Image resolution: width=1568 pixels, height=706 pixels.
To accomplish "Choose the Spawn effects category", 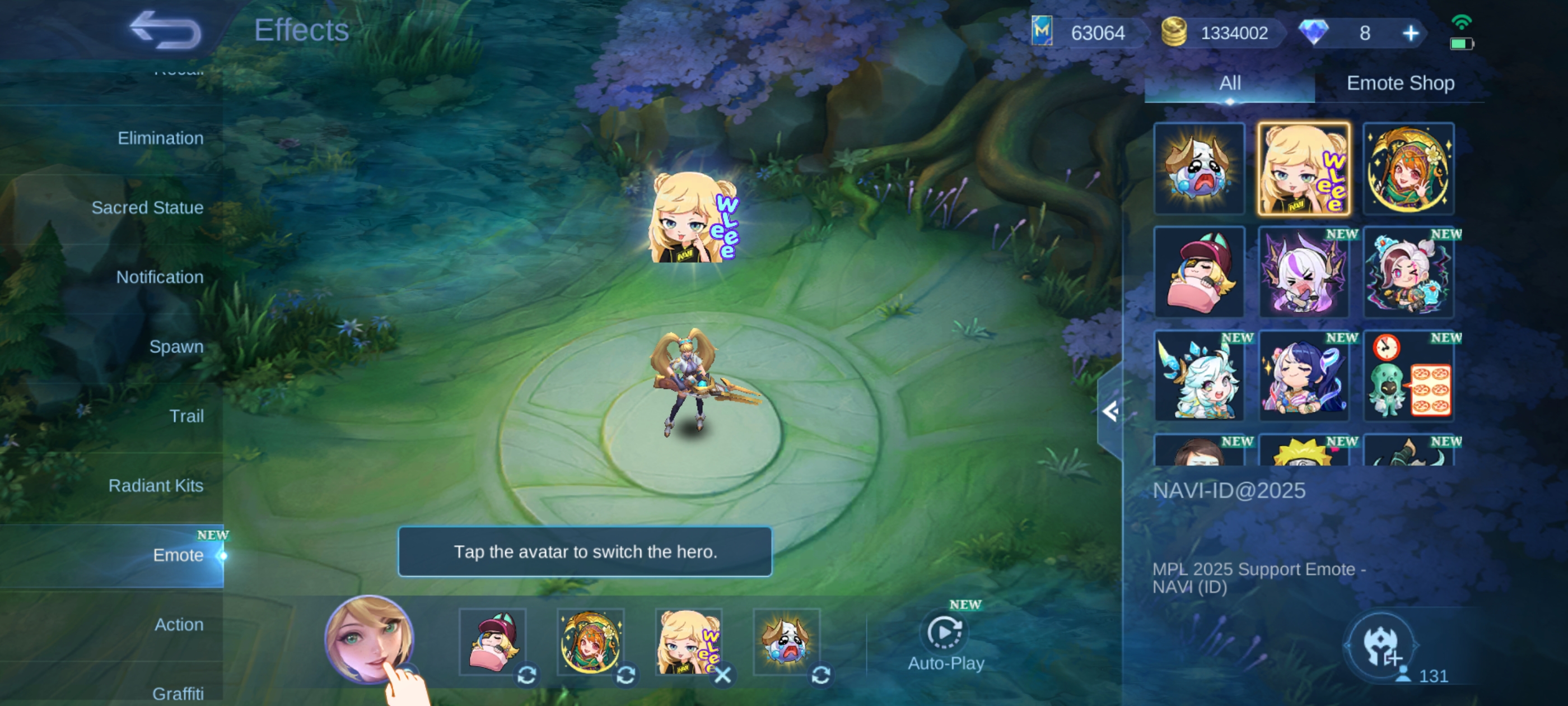I will (176, 347).
